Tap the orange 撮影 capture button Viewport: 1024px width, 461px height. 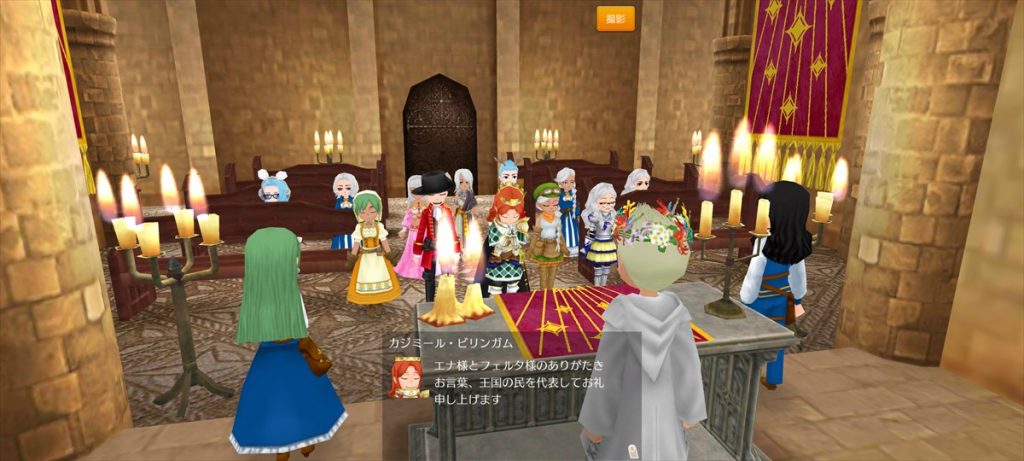coord(615,19)
